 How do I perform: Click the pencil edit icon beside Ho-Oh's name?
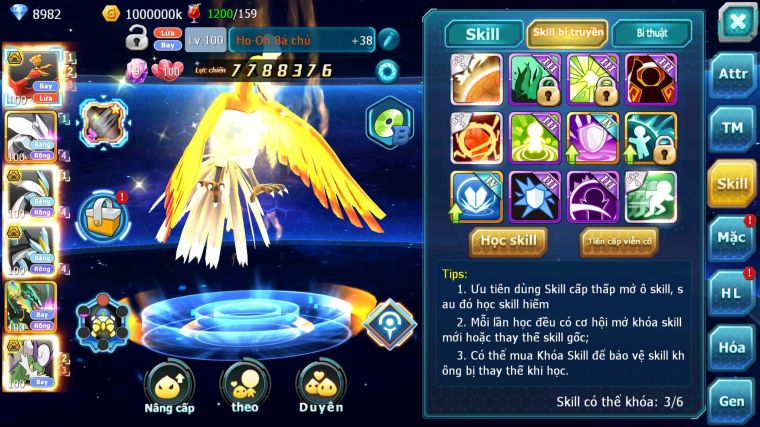(x=388, y=40)
